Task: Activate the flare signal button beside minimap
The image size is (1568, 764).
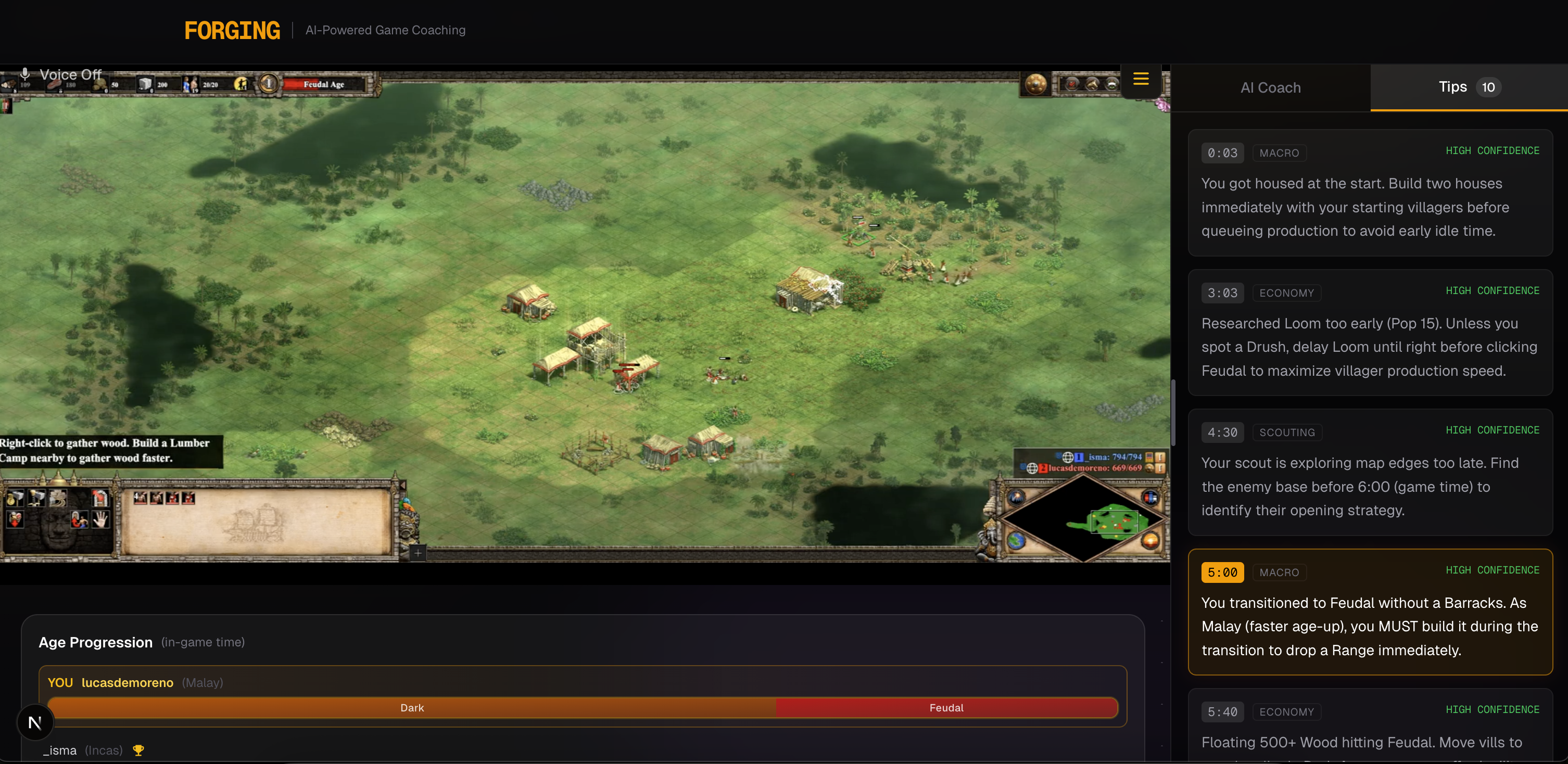Action: [x=1017, y=498]
